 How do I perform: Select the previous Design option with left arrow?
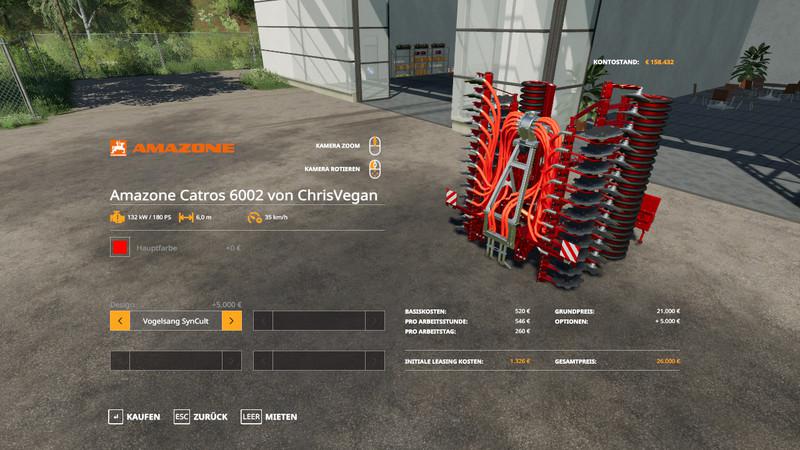coord(119,321)
